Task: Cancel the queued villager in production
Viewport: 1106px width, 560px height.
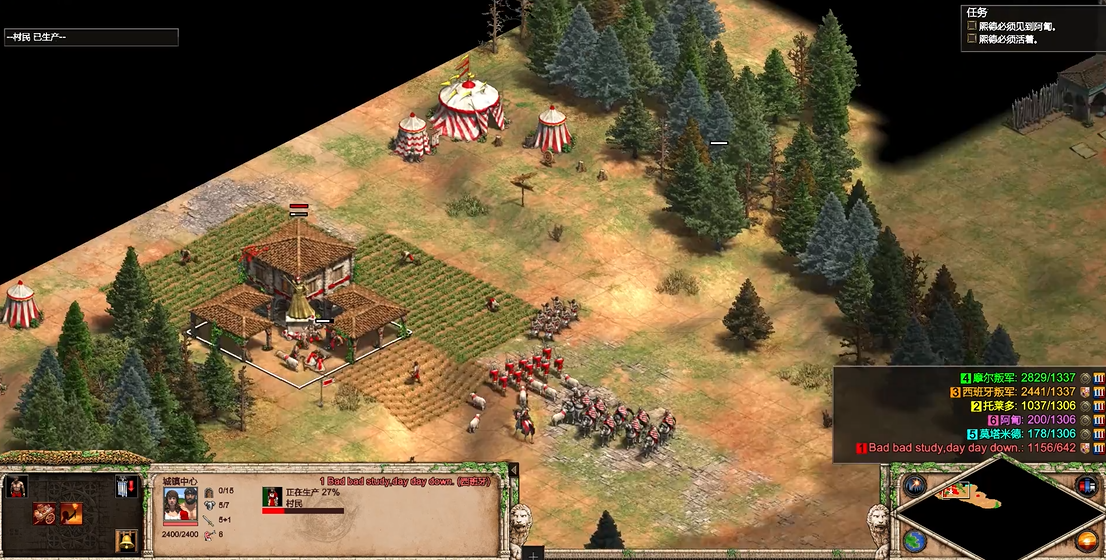Action: tap(272, 496)
